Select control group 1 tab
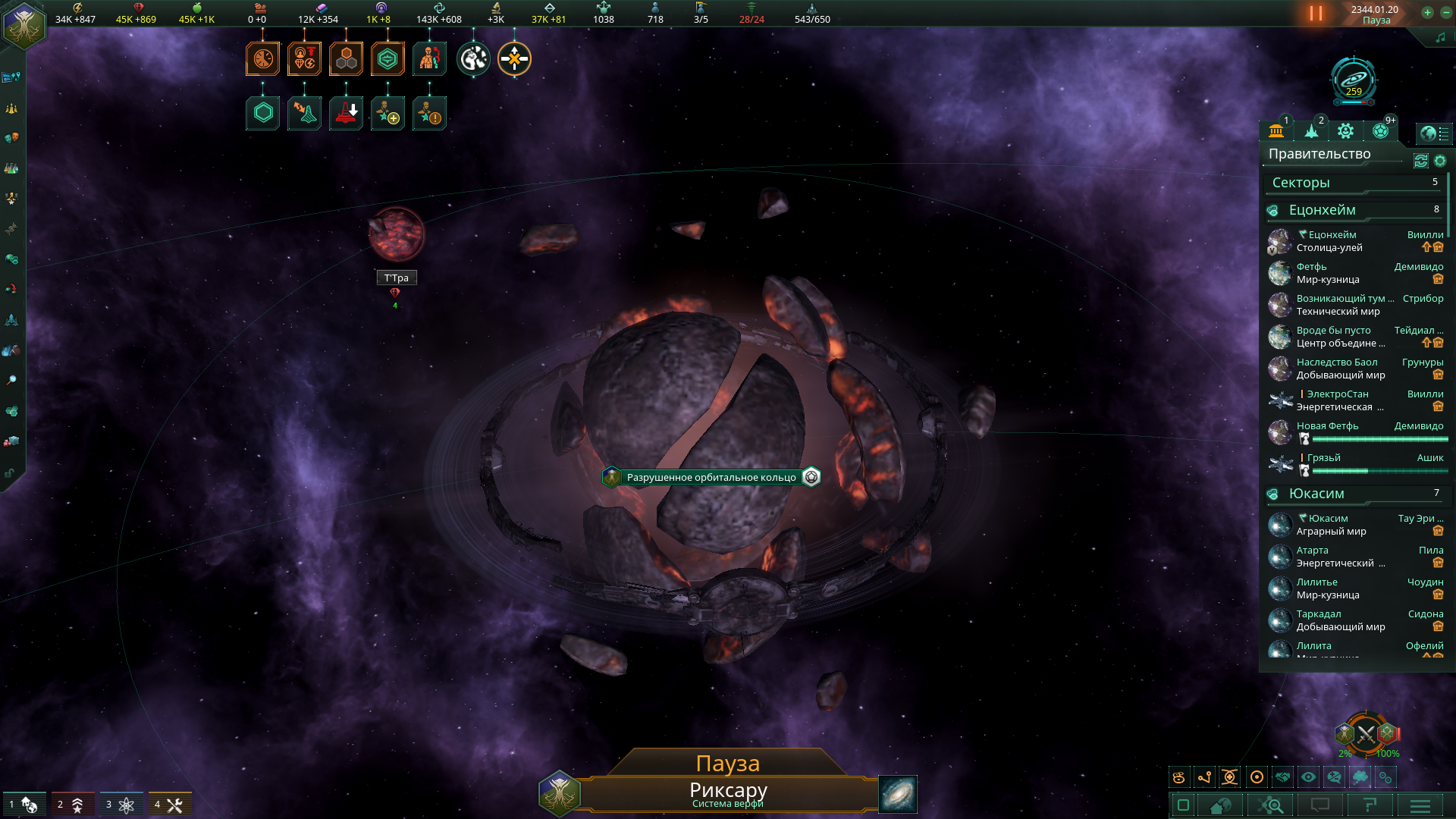Screen dimensions: 1456x819 pos(24,805)
